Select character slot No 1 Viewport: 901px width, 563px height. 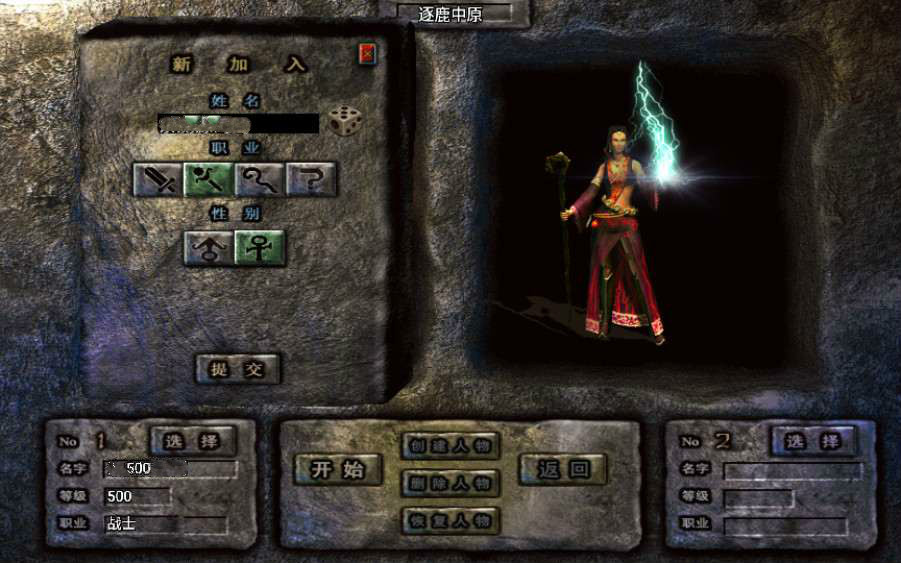pos(193,440)
